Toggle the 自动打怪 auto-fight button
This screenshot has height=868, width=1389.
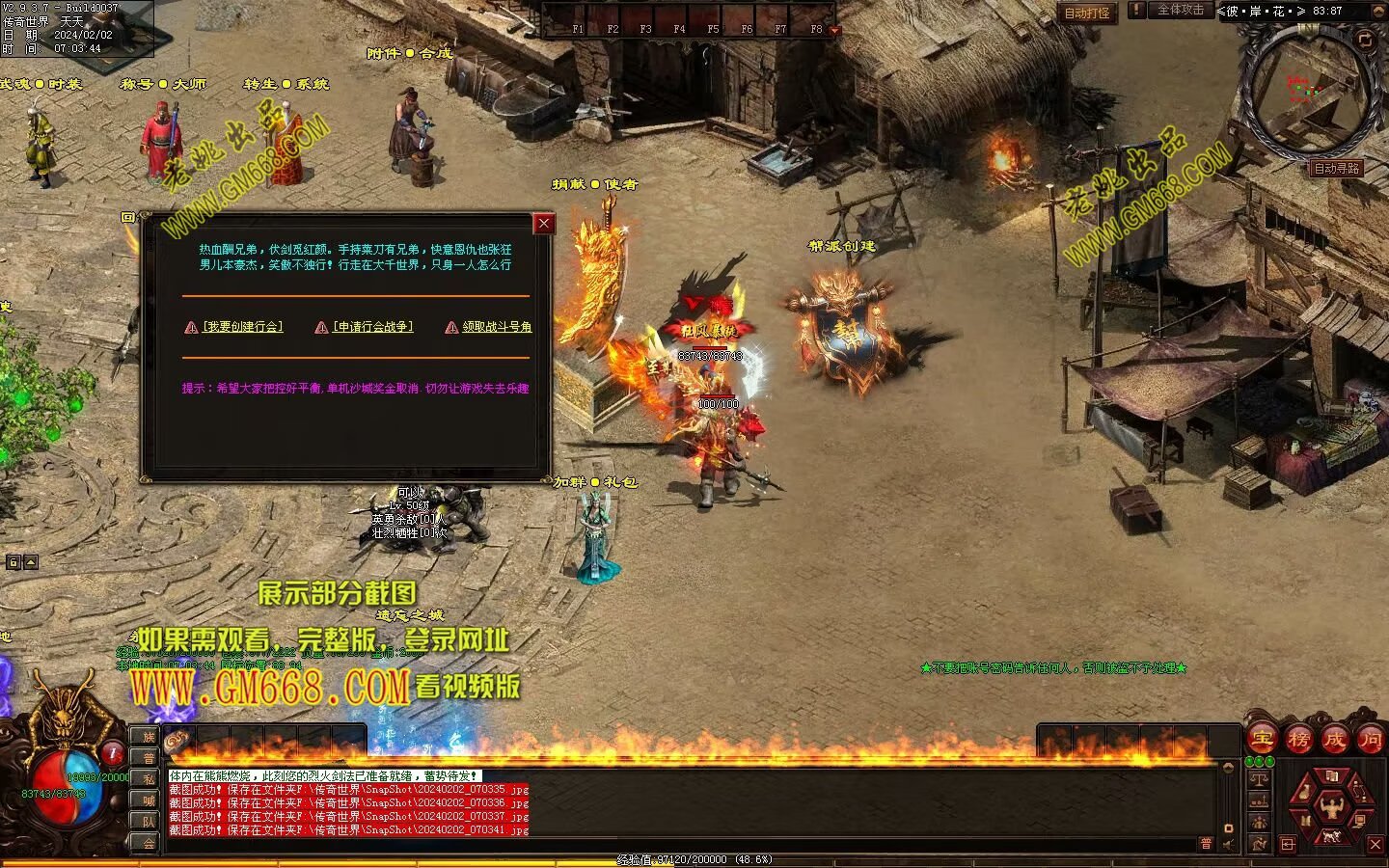[x=1086, y=13]
